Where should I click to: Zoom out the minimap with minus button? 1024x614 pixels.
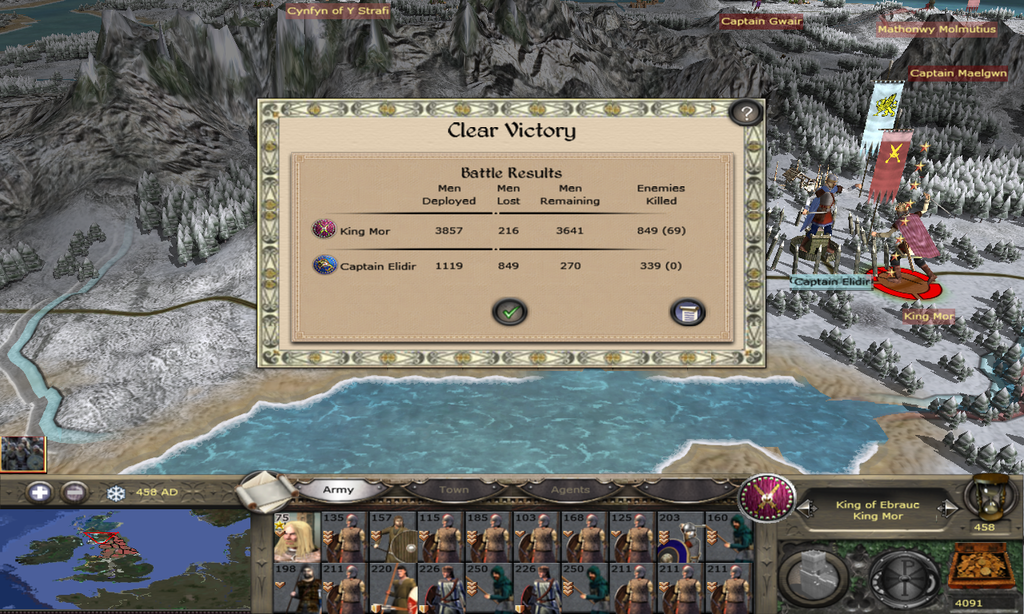74,492
